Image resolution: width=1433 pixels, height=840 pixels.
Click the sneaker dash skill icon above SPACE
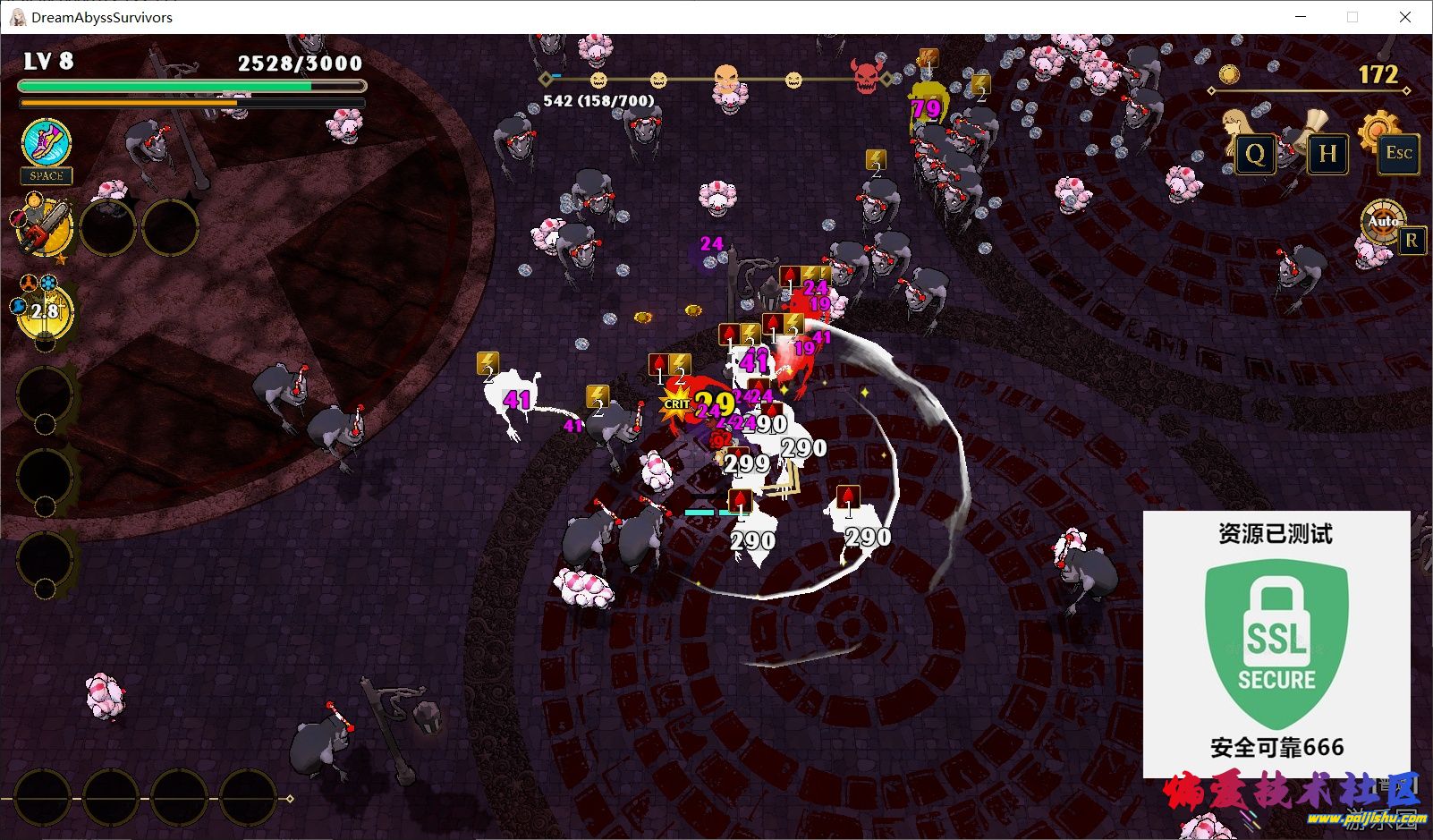pos(45,143)
